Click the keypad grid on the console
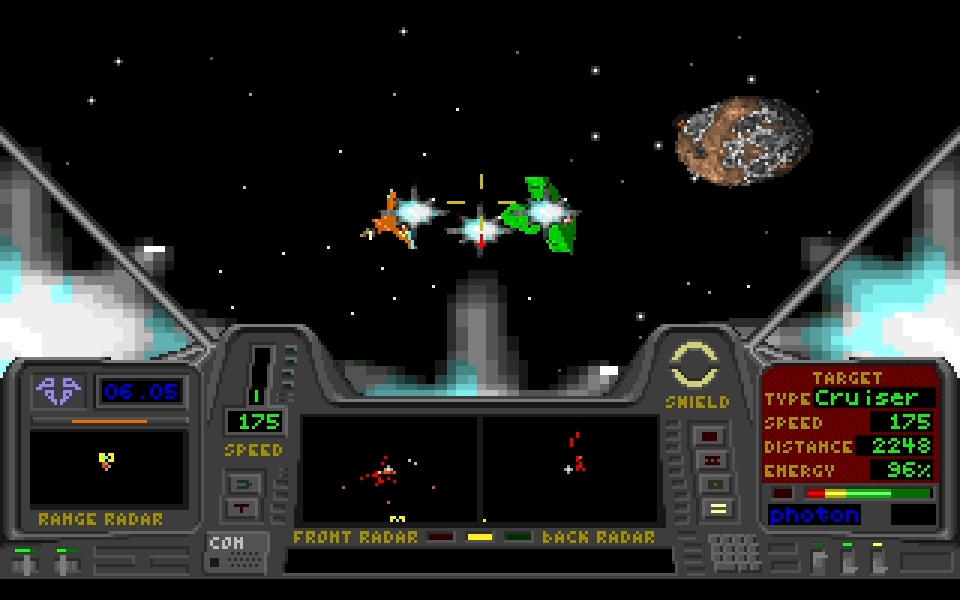Image resolution: width=960 pixels, height=600 pixels. click(x=735, y=552)
